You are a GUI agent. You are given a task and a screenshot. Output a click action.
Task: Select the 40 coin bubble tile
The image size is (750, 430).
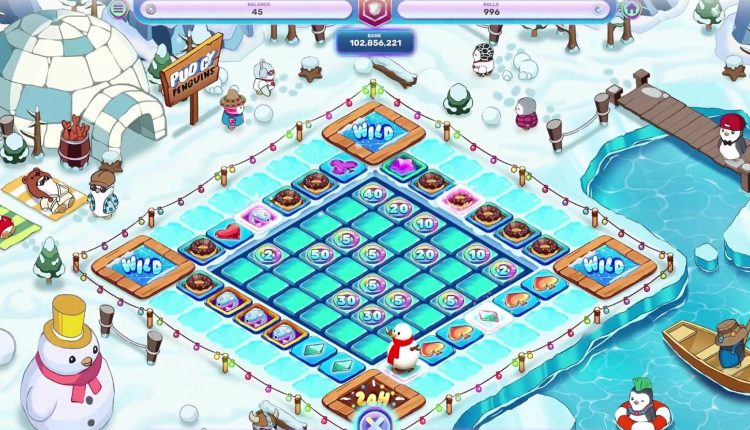373,194
